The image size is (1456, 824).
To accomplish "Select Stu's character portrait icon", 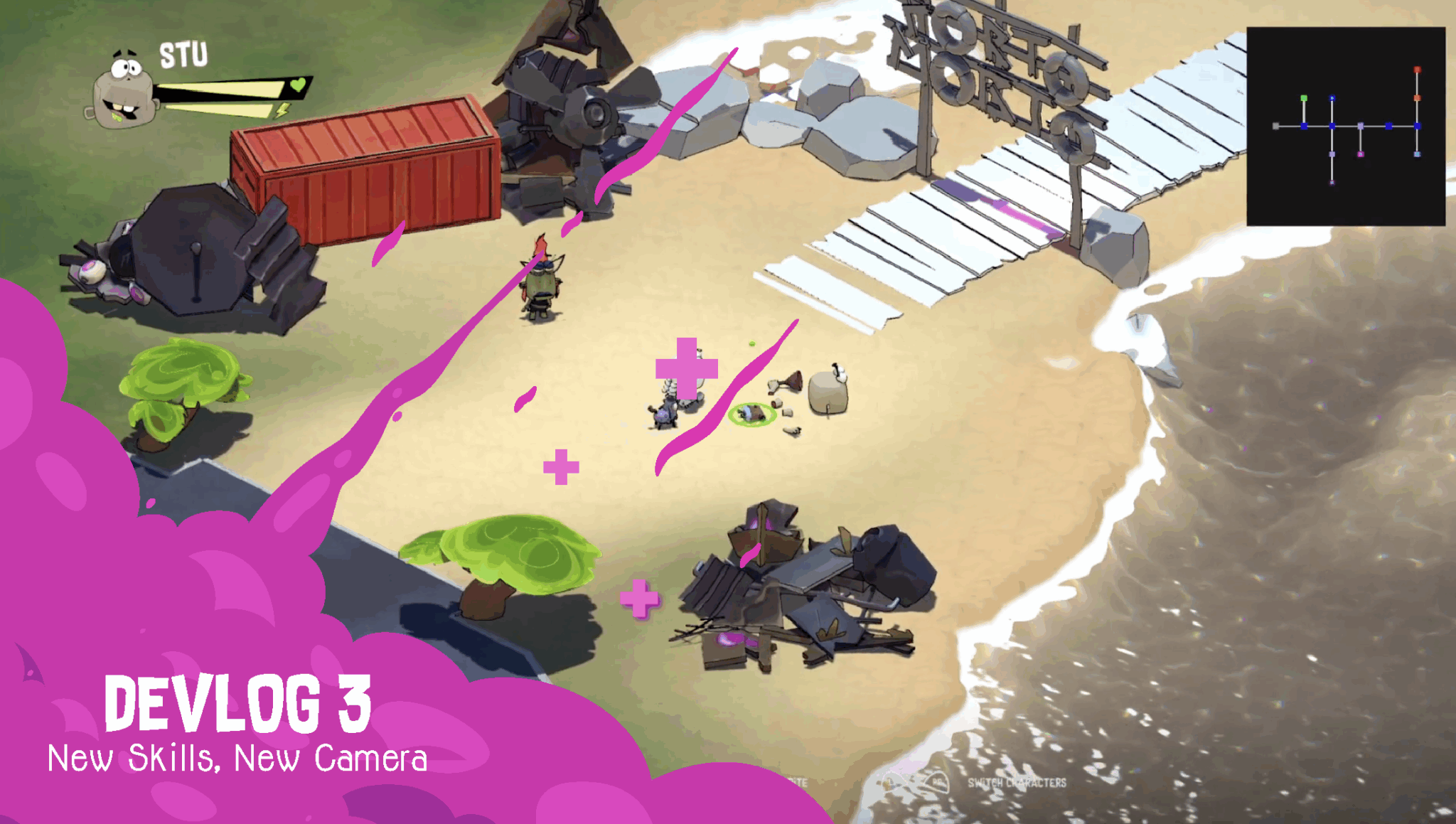I will pyautogui.click(x=124, y=89).
